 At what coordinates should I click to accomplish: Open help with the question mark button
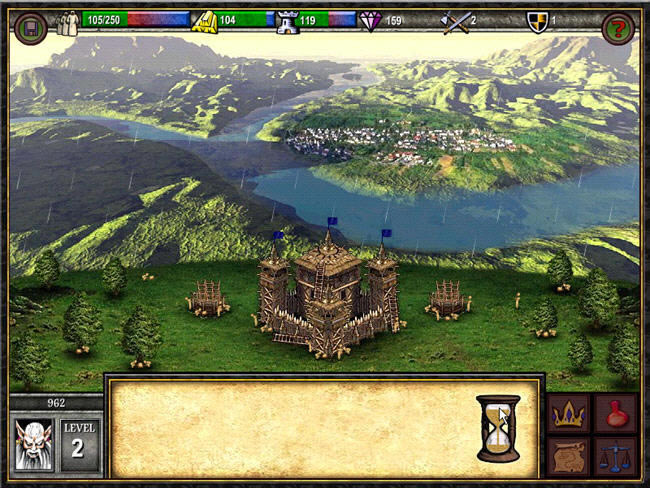617,27
